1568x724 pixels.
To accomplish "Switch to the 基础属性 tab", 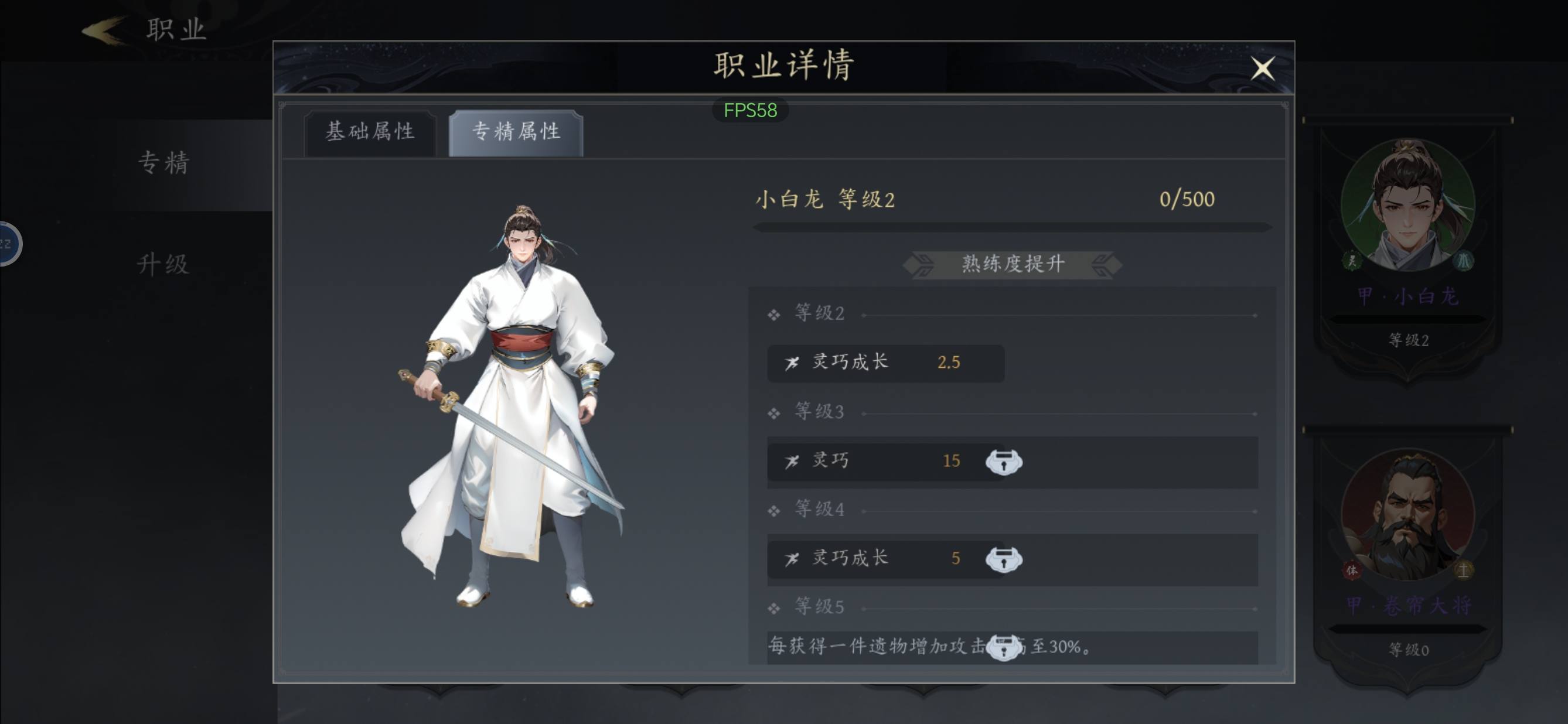I will pyautogui.click(x=371, y=131).
